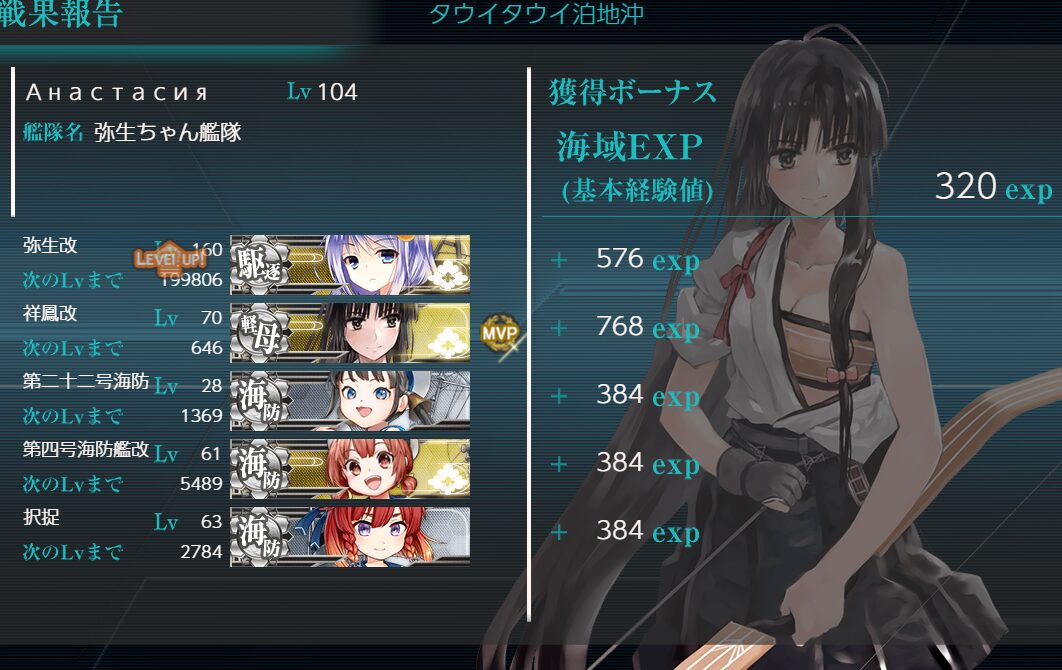The width and height of the screenshot is (1062, 670).
Task: Choose the 第二十二号海防 ship banner
Action: click(x=350, y=400)
